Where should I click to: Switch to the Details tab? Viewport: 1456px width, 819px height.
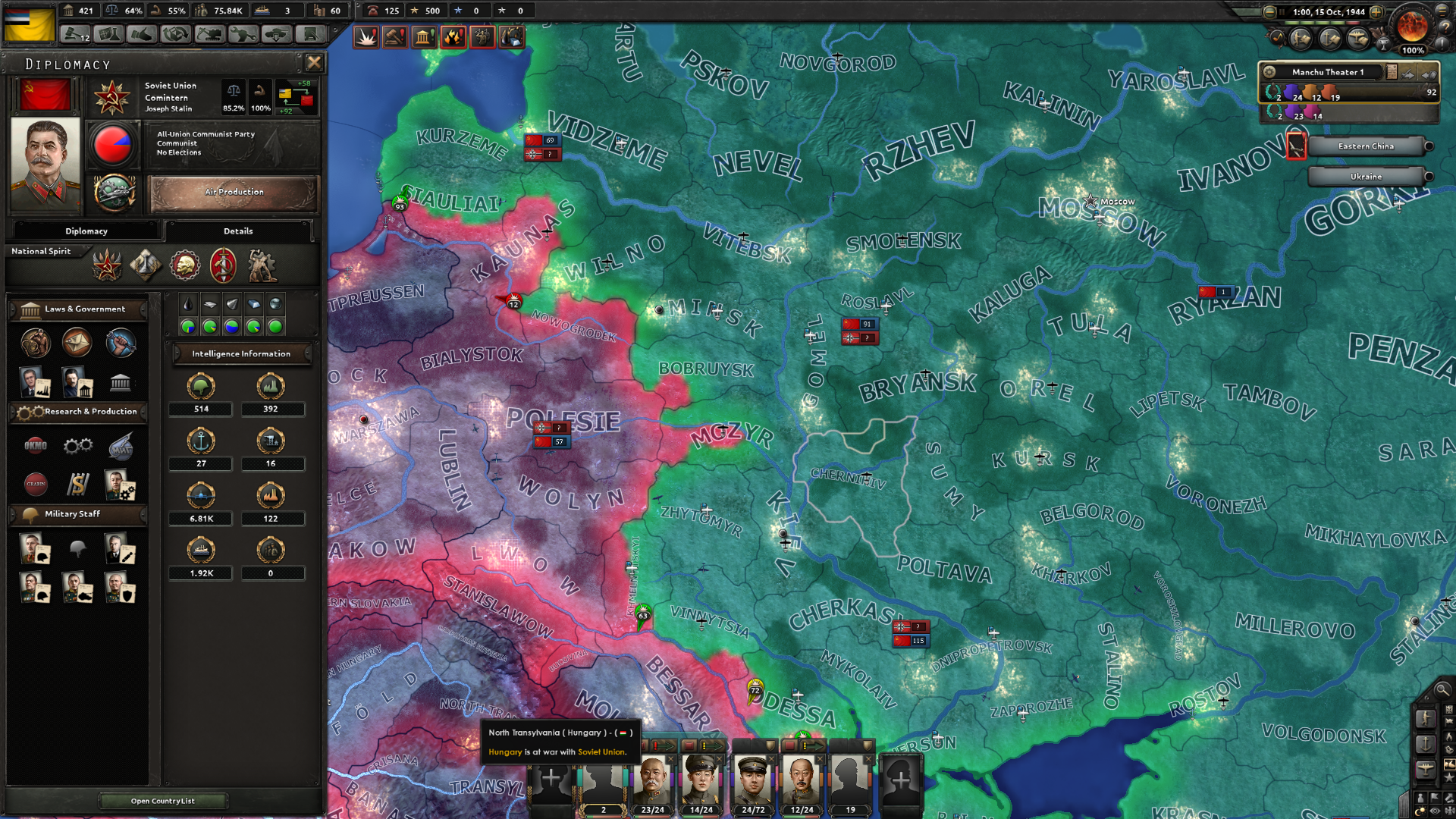pyautogui.click(x=238, y=231)
